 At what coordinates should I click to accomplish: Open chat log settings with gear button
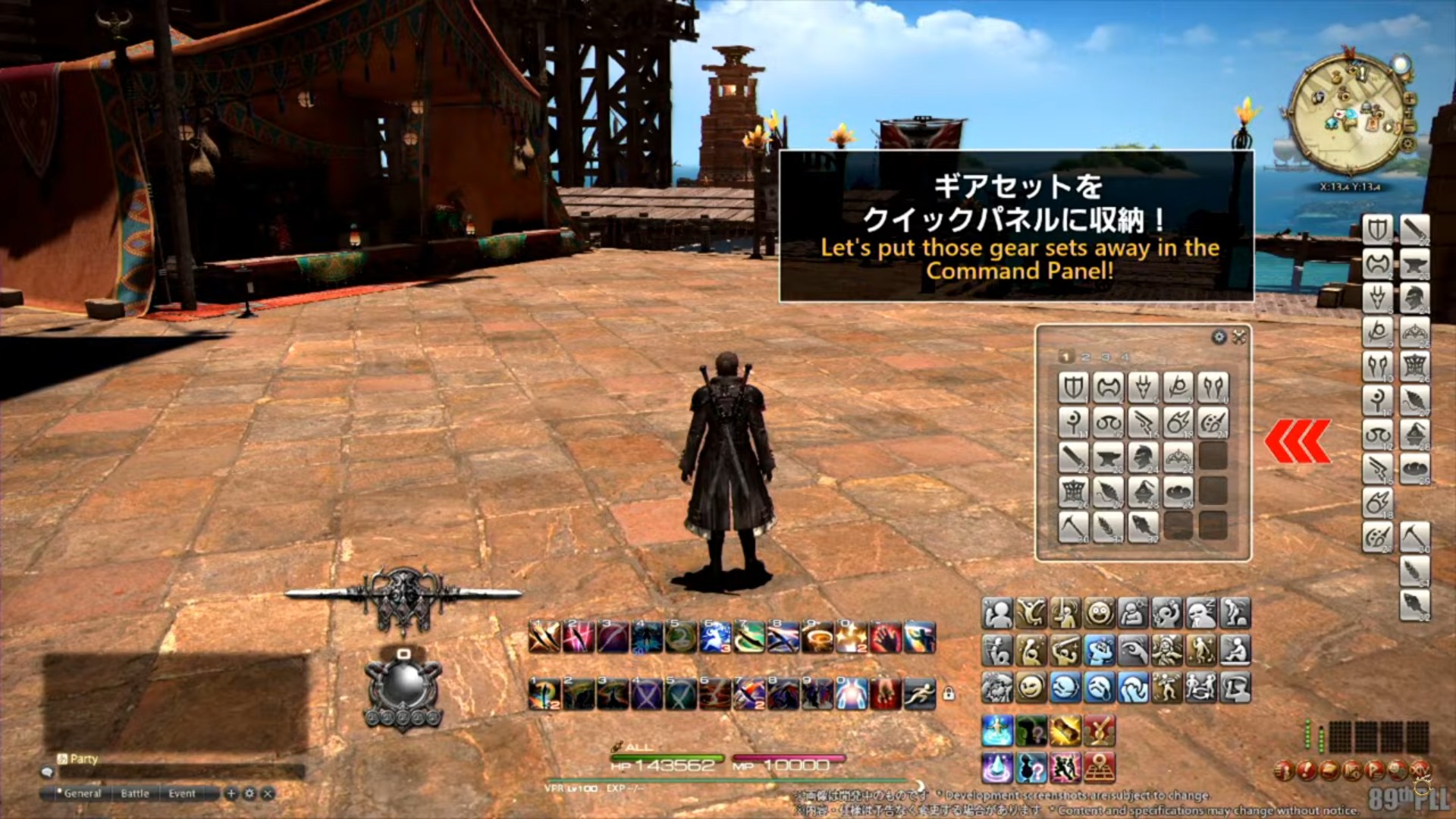click(x=249, y=792)
